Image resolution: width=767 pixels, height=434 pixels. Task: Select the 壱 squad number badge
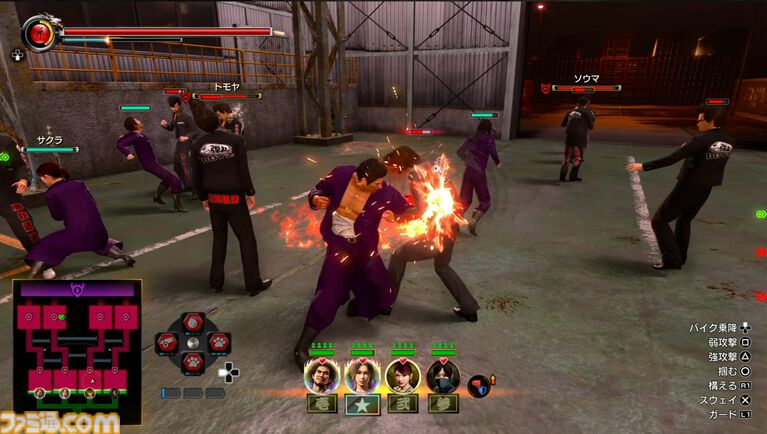pyautogui.click(x=322, y=404)
